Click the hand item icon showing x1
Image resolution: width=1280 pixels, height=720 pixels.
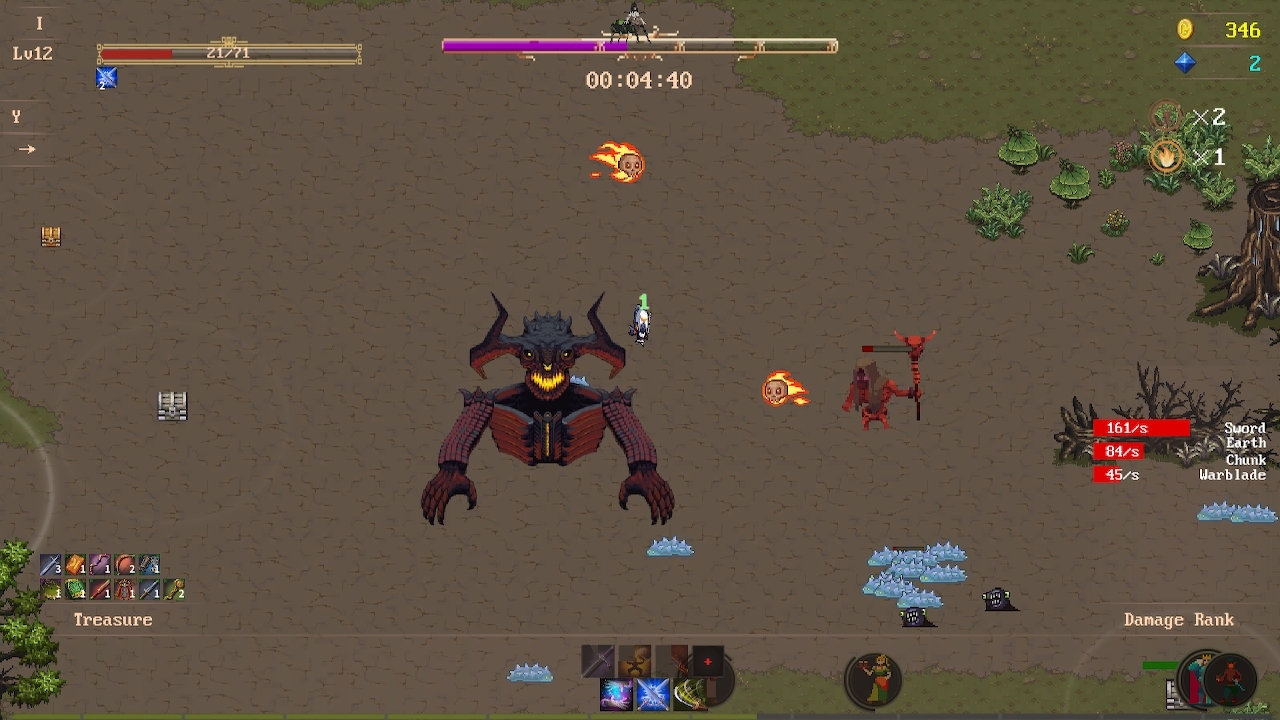1165,157
